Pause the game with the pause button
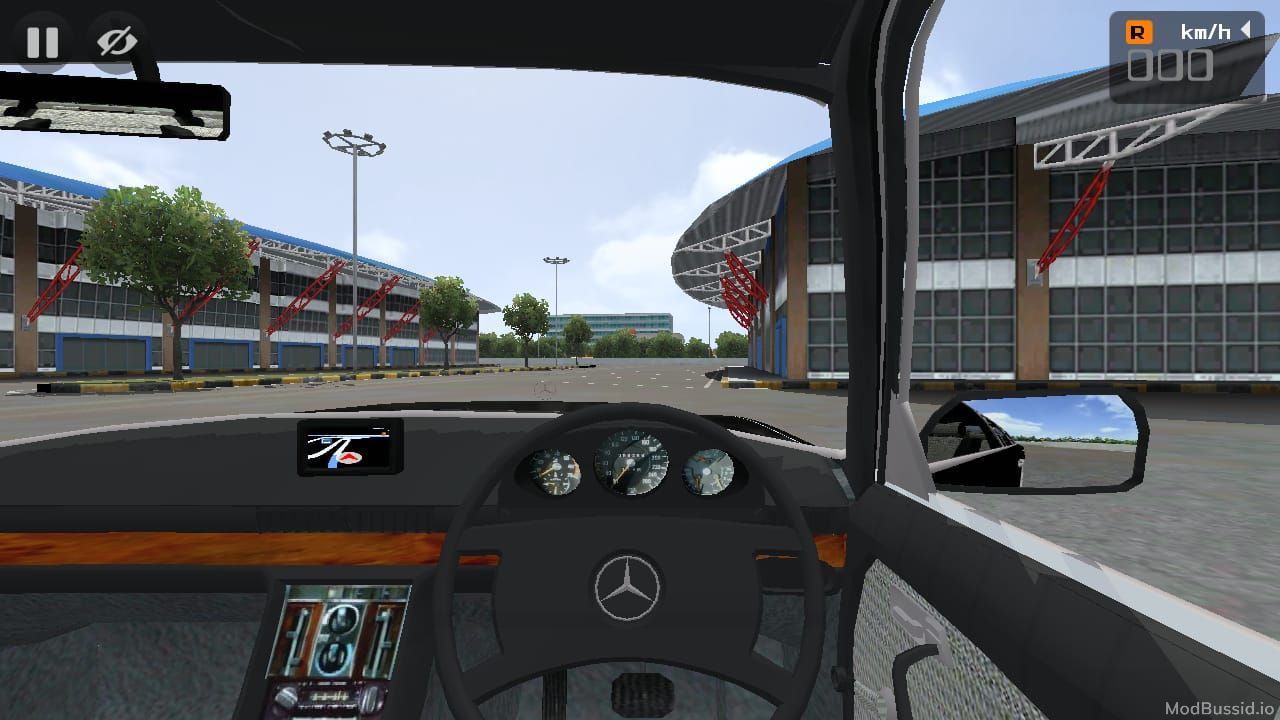Image resolution: width=1280 pixels, height=720 pixels. tap(42, 42)
